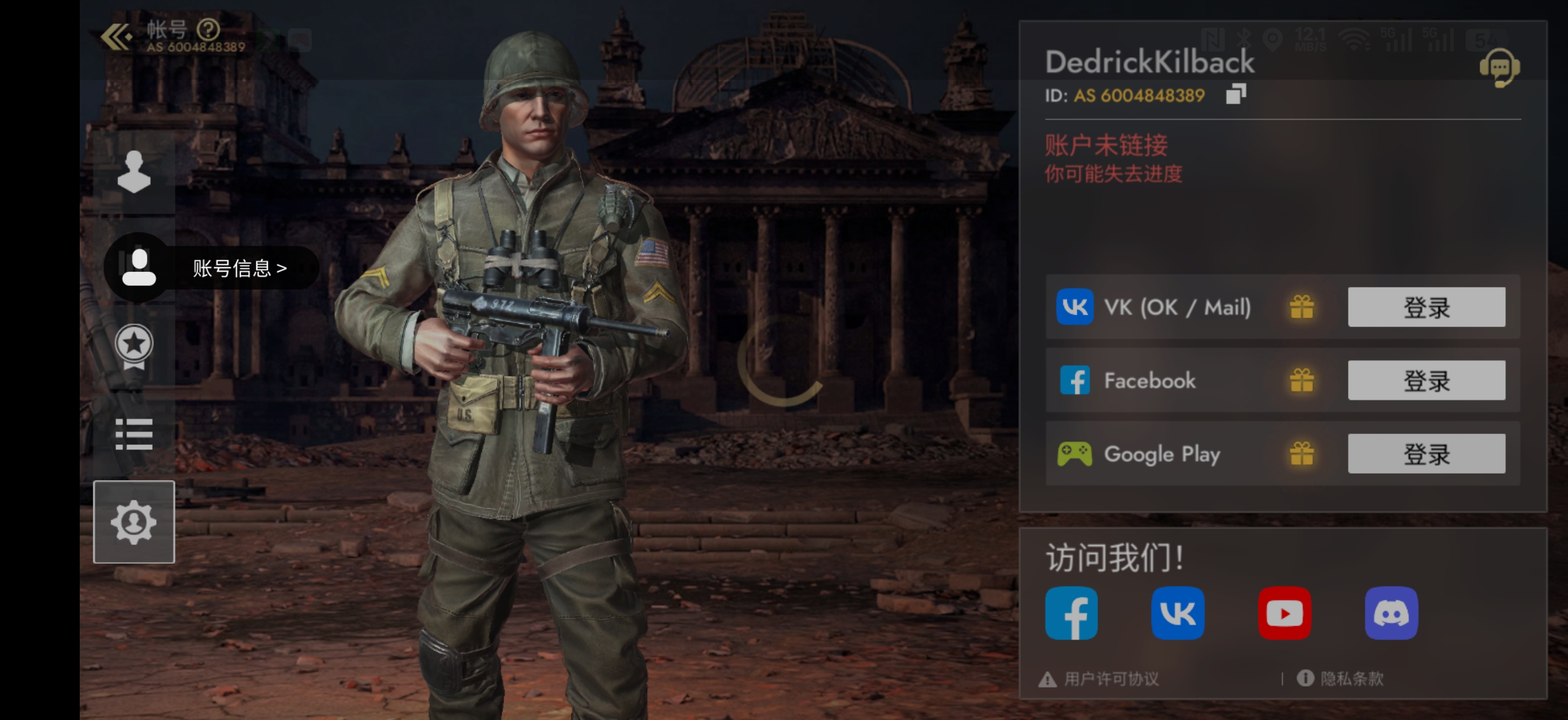This screenshot has width=1568, height=720.
Task: Open the settings gear at the sidebar bottom
Action: (133, 522)
